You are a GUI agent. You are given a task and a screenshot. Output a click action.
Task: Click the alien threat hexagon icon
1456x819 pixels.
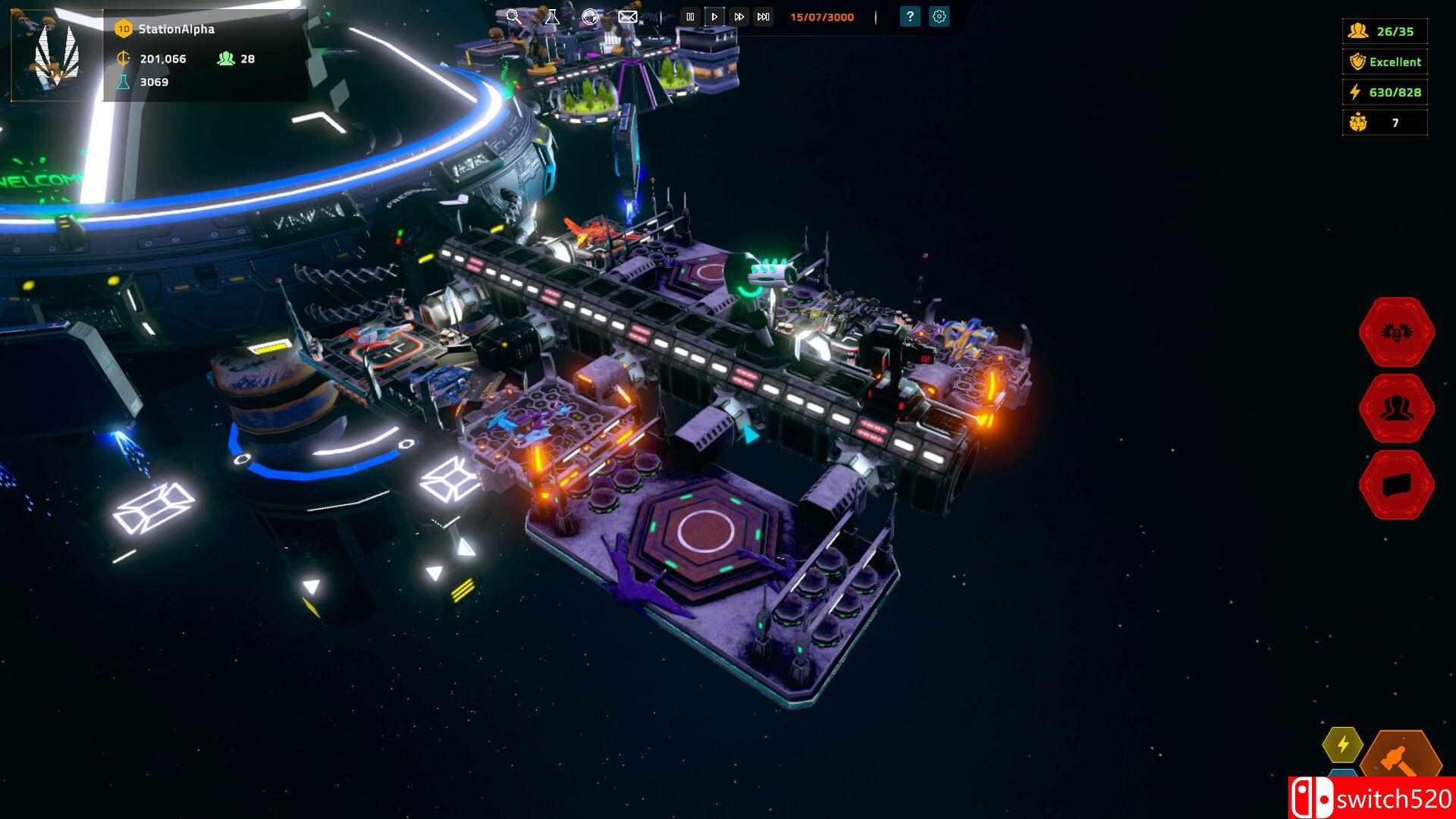pos(1395,331)
